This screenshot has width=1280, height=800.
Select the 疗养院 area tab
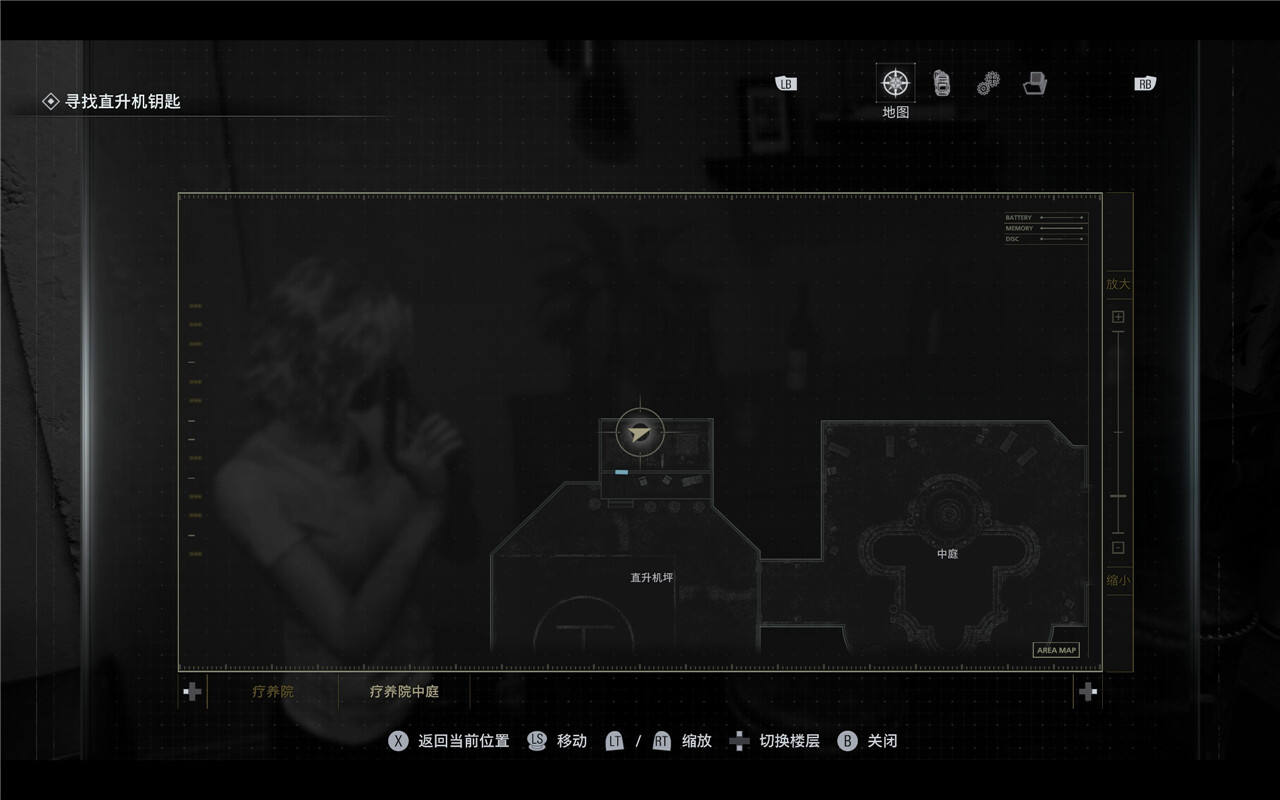(x=273, y=691)
